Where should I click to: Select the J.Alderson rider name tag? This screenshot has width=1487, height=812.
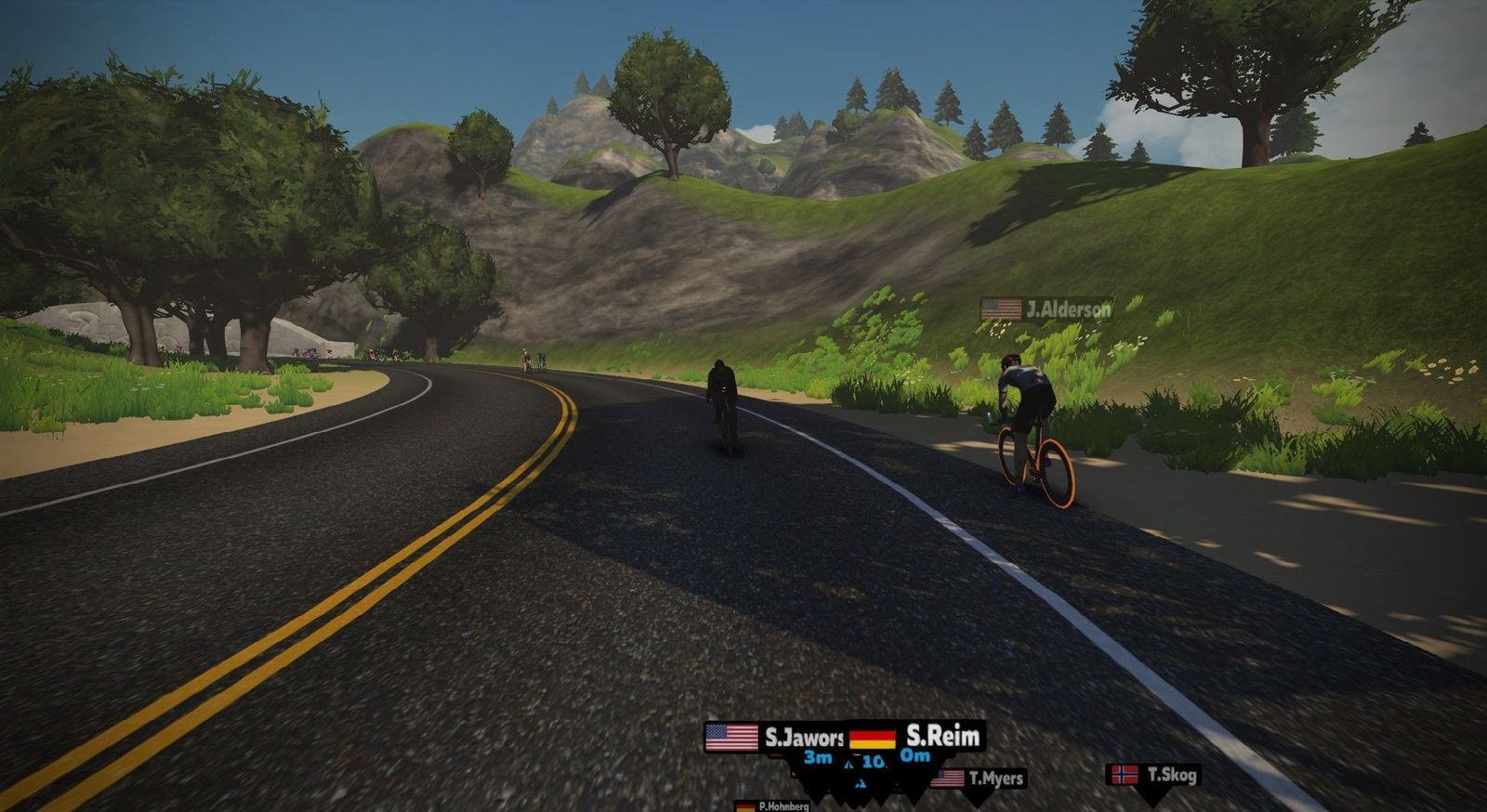pos(1047,309)
